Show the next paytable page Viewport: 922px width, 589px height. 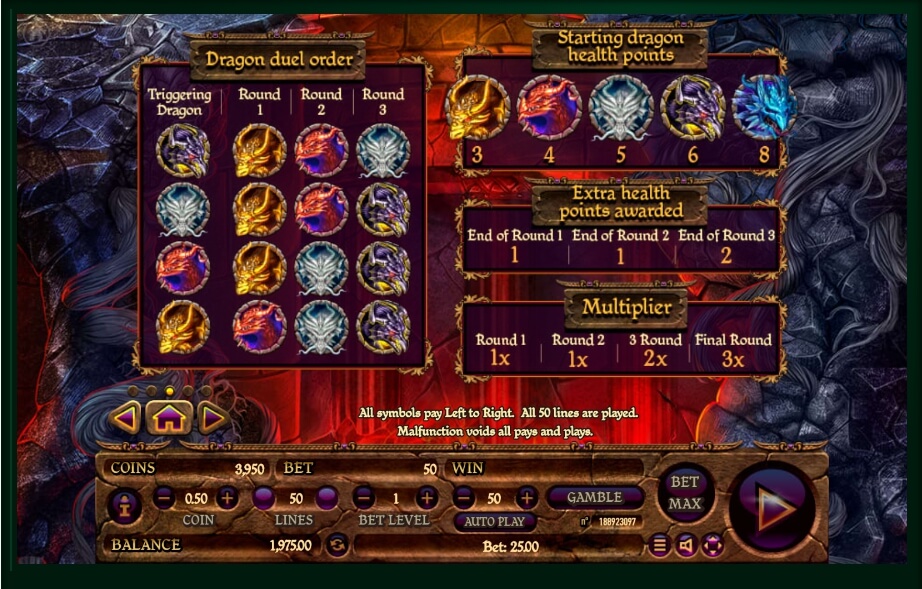click(x=212, y=418)
